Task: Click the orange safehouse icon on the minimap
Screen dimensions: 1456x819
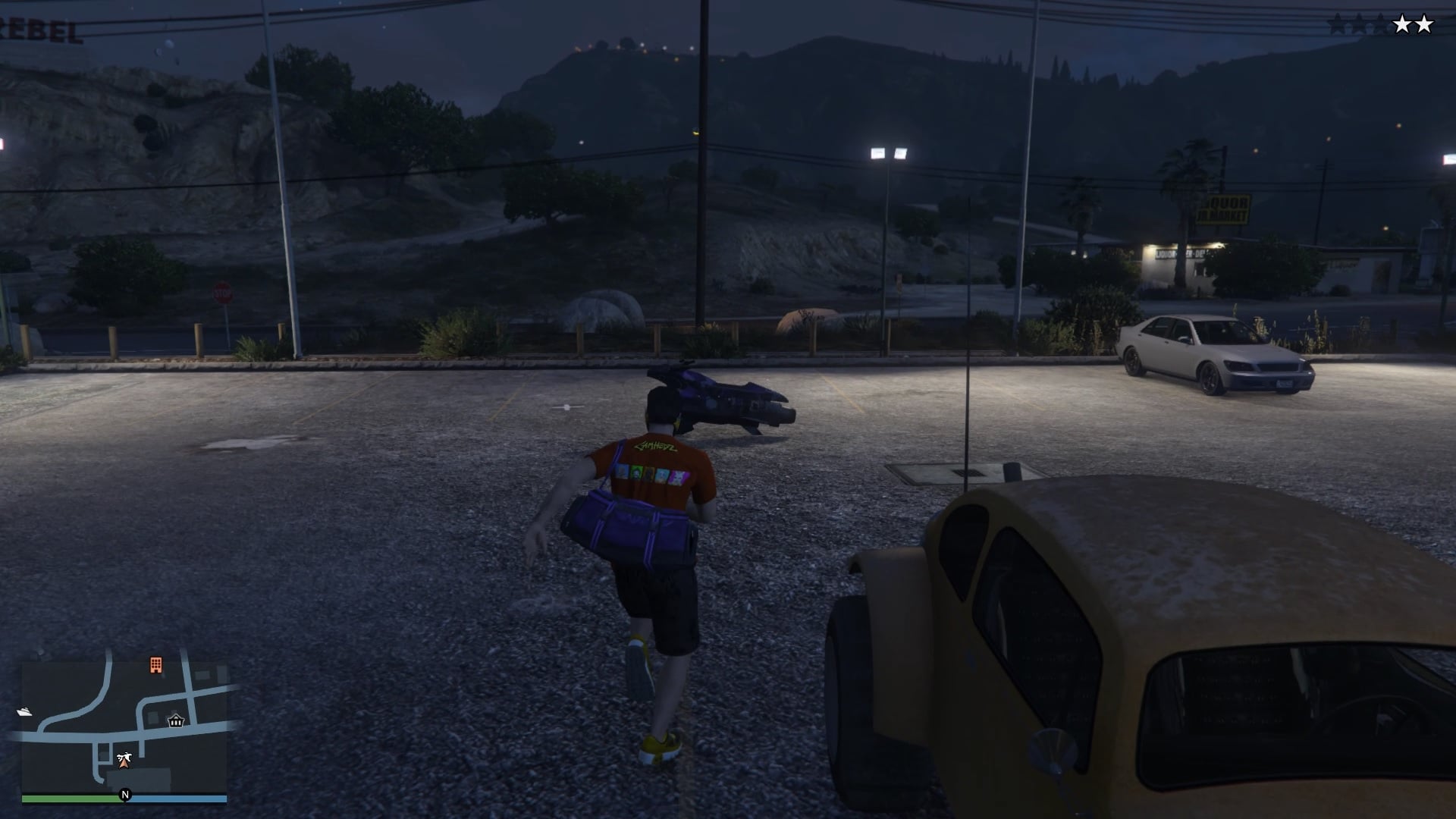Action: click(x=156, y=665)
